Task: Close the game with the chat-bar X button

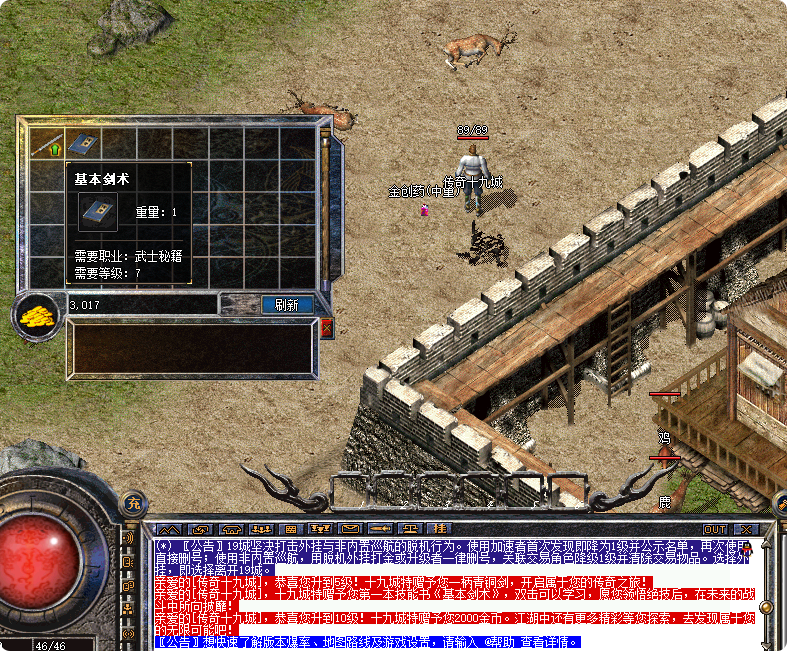Action: coord(745,529)
